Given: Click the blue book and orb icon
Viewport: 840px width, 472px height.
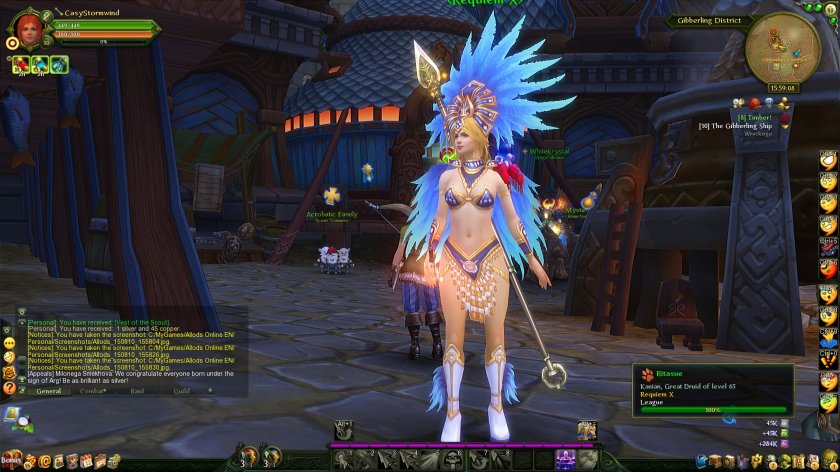Looking at the screenshot, I should click(x=14, y=414).
